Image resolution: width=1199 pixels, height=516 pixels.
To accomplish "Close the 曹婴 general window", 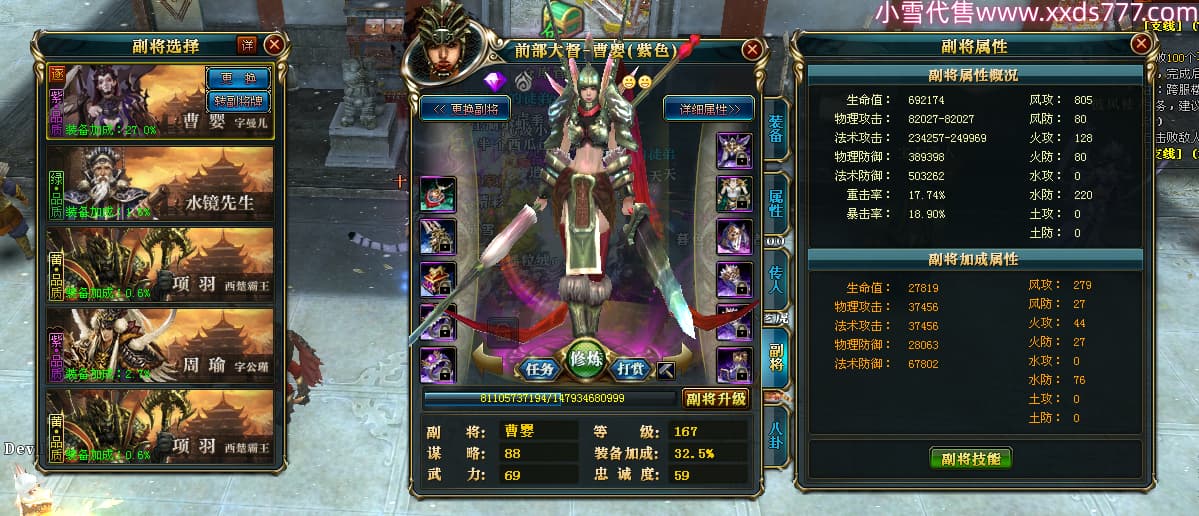I will (752, 49).
